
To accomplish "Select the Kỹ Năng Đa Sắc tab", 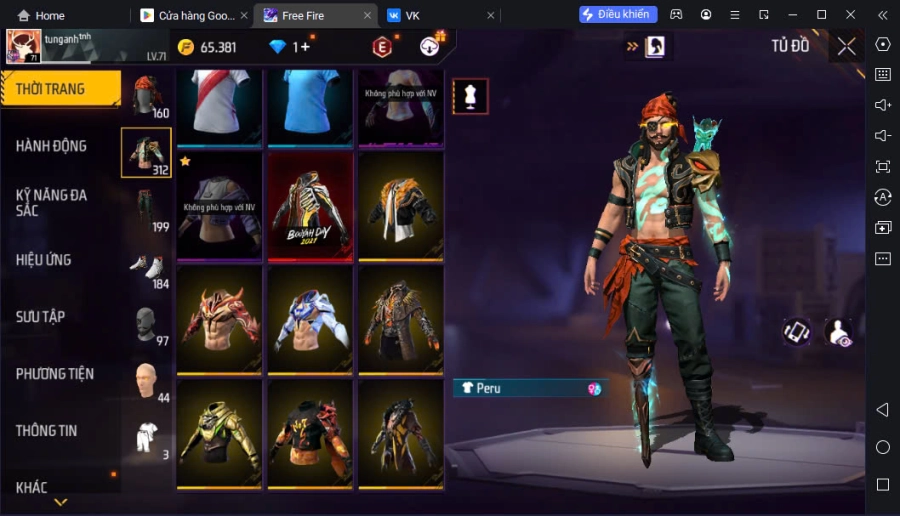I will coord(51,203).
